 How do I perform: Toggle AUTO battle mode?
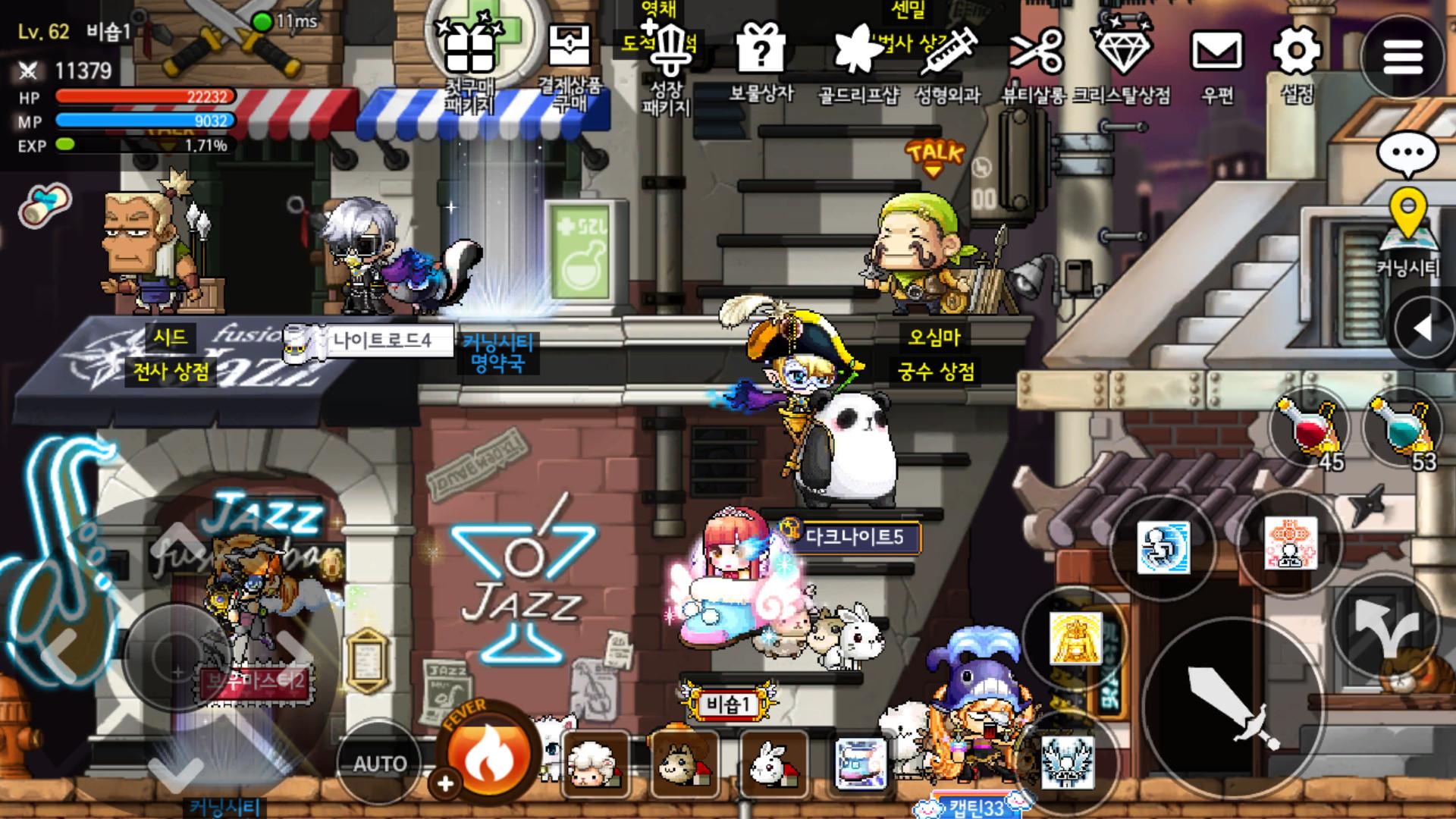[x=379, y=762]
